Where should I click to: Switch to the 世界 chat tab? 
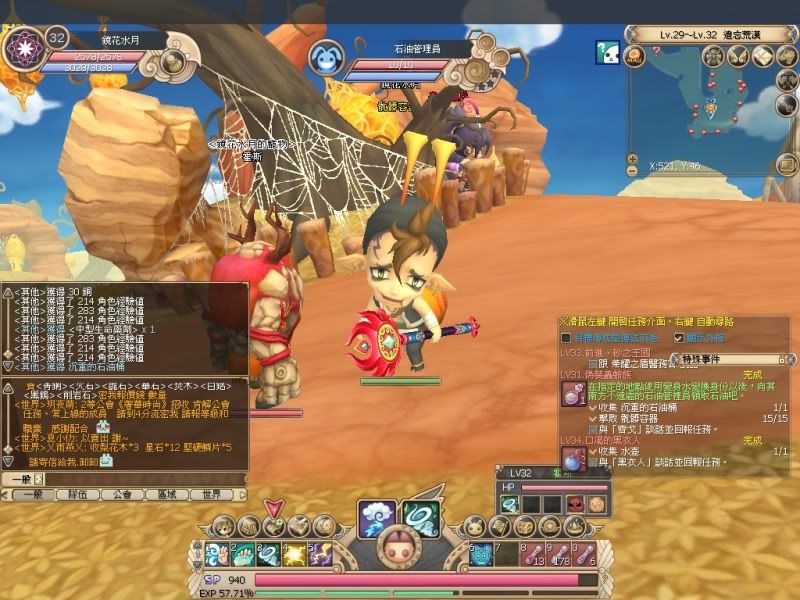click(x=211, y=494)
